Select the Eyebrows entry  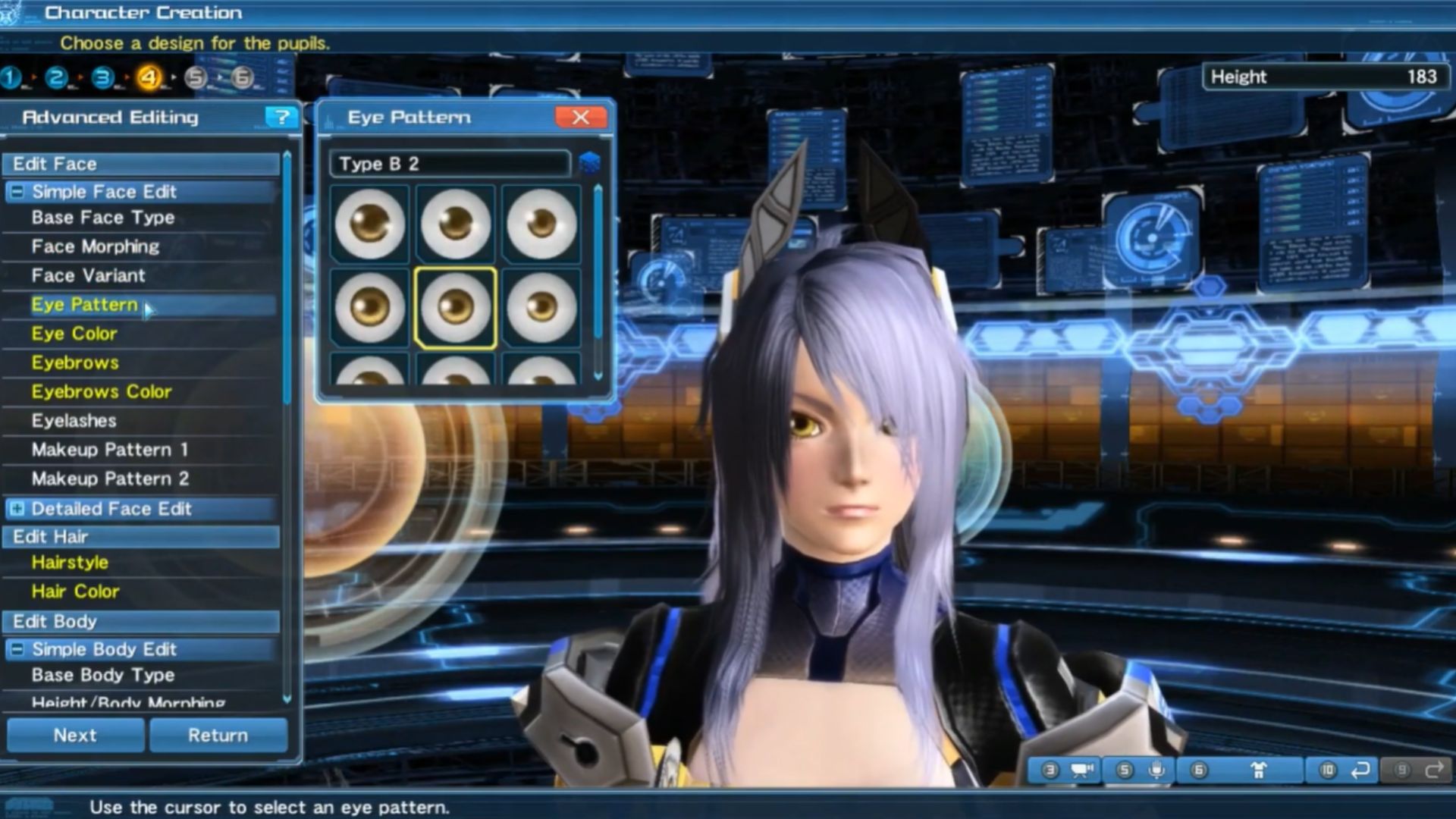75,362
